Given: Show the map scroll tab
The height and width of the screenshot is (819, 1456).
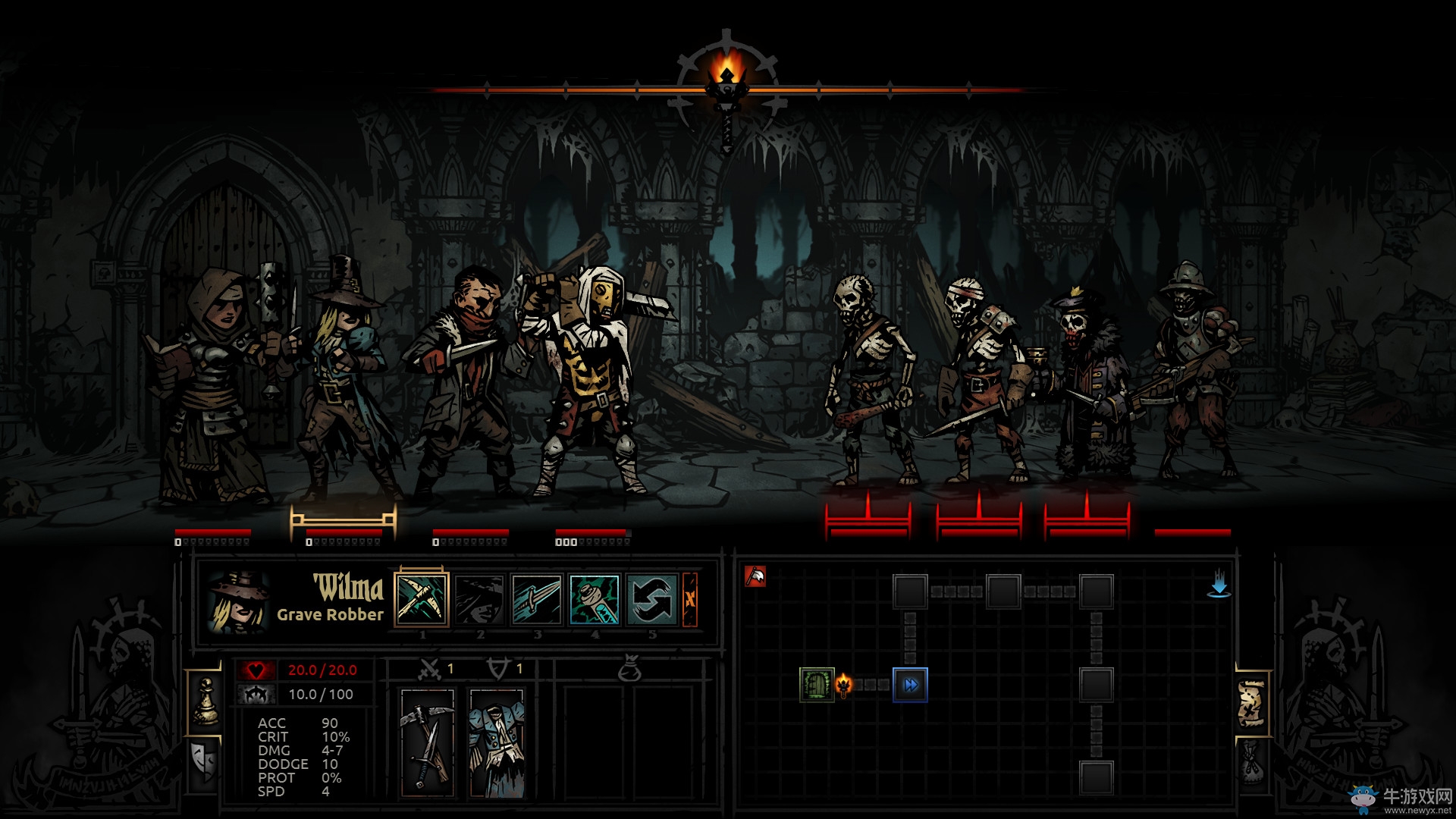Looking at the screenshot, I should [1253, 705].
